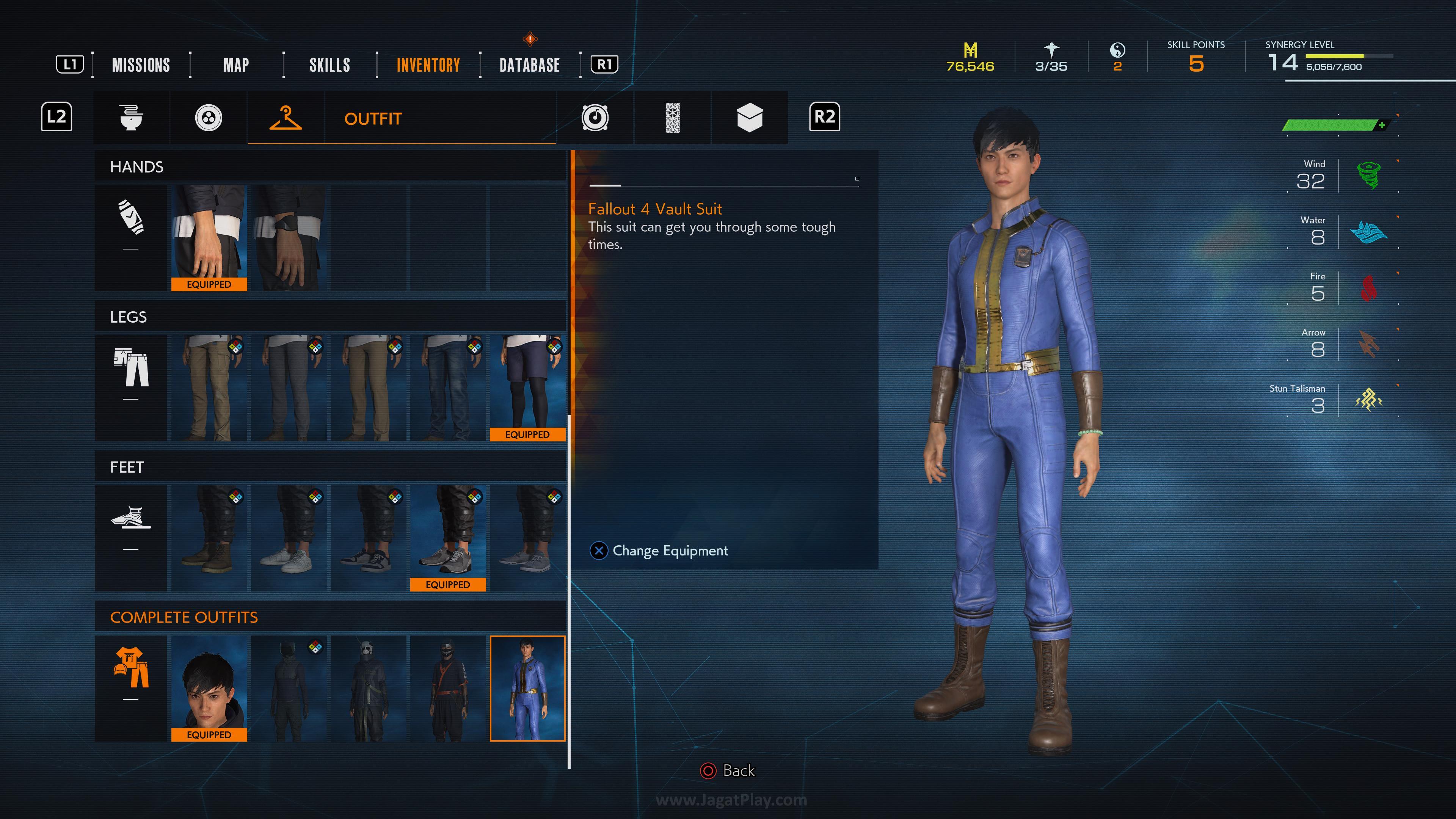The height and width of the screenshot is (819, 1456).
Task: Switch to the Map tab
Action: tap(236, 65)
